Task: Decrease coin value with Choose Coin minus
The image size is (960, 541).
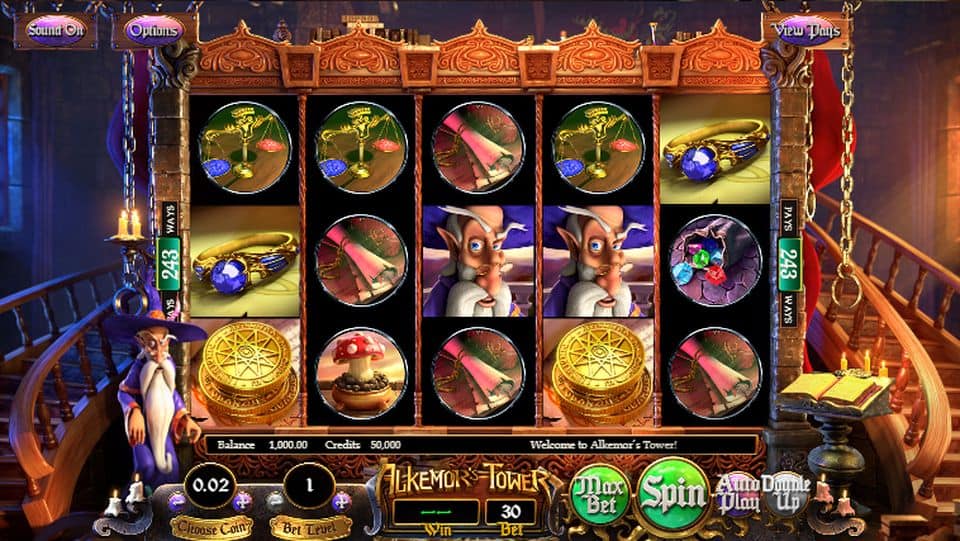Action: pyautogui.click(x=176, y=498)
